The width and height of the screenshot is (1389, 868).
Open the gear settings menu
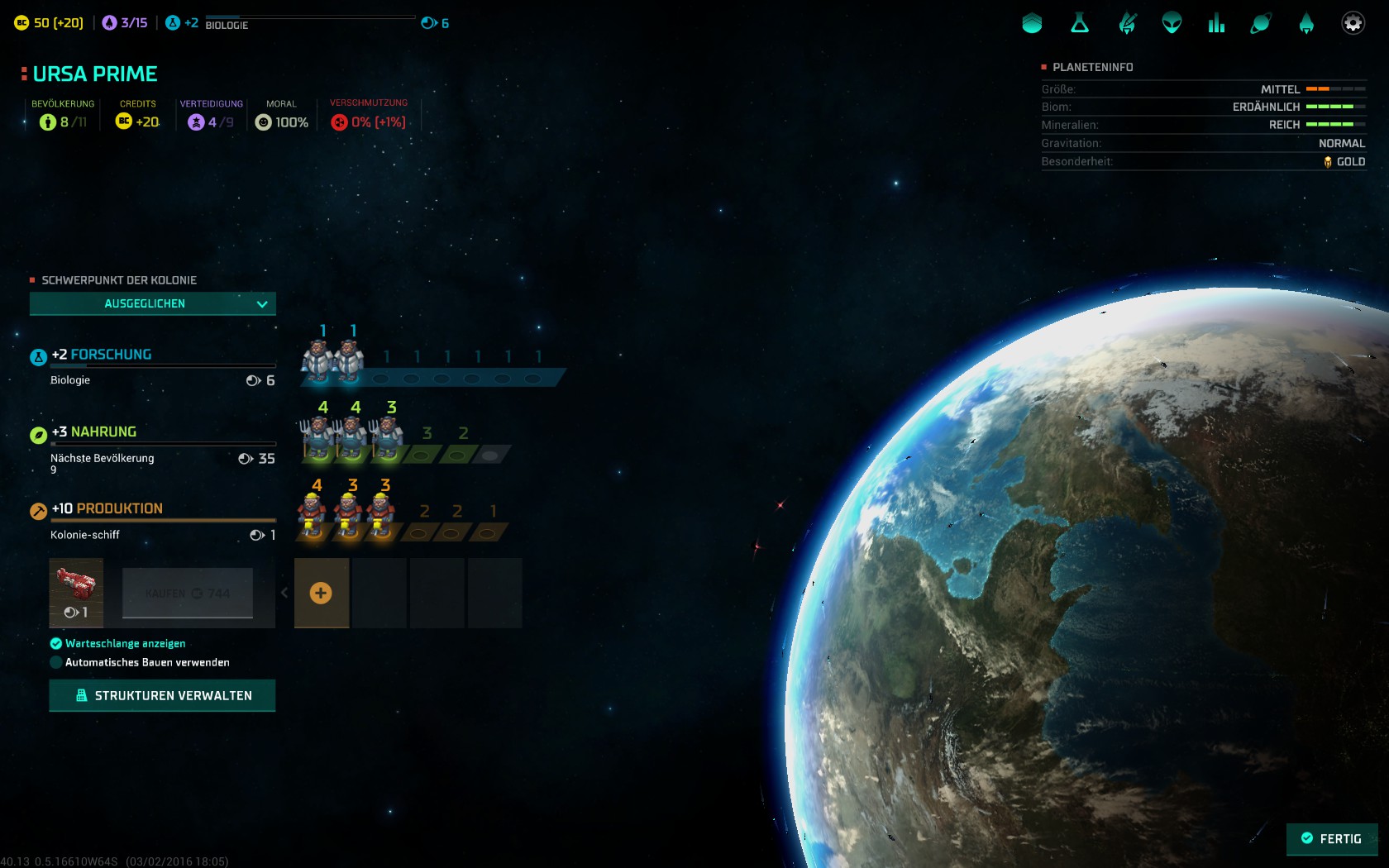(x=1353, y=23)
